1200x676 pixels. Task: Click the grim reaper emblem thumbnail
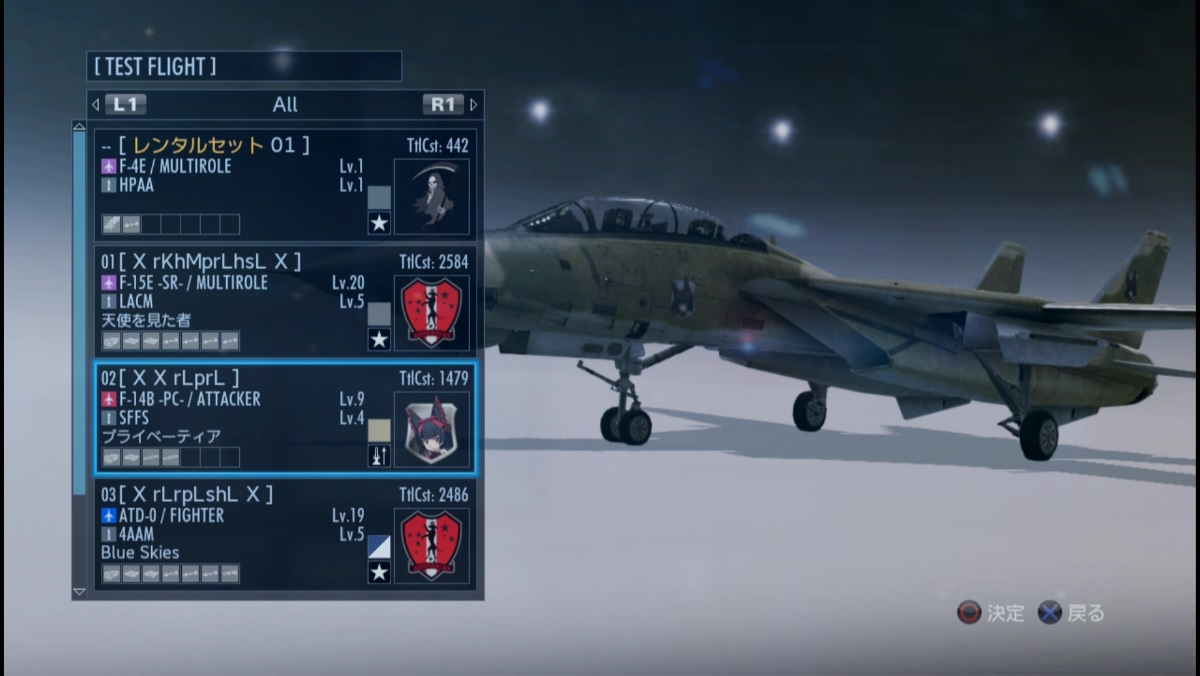(x=431, y=197)
